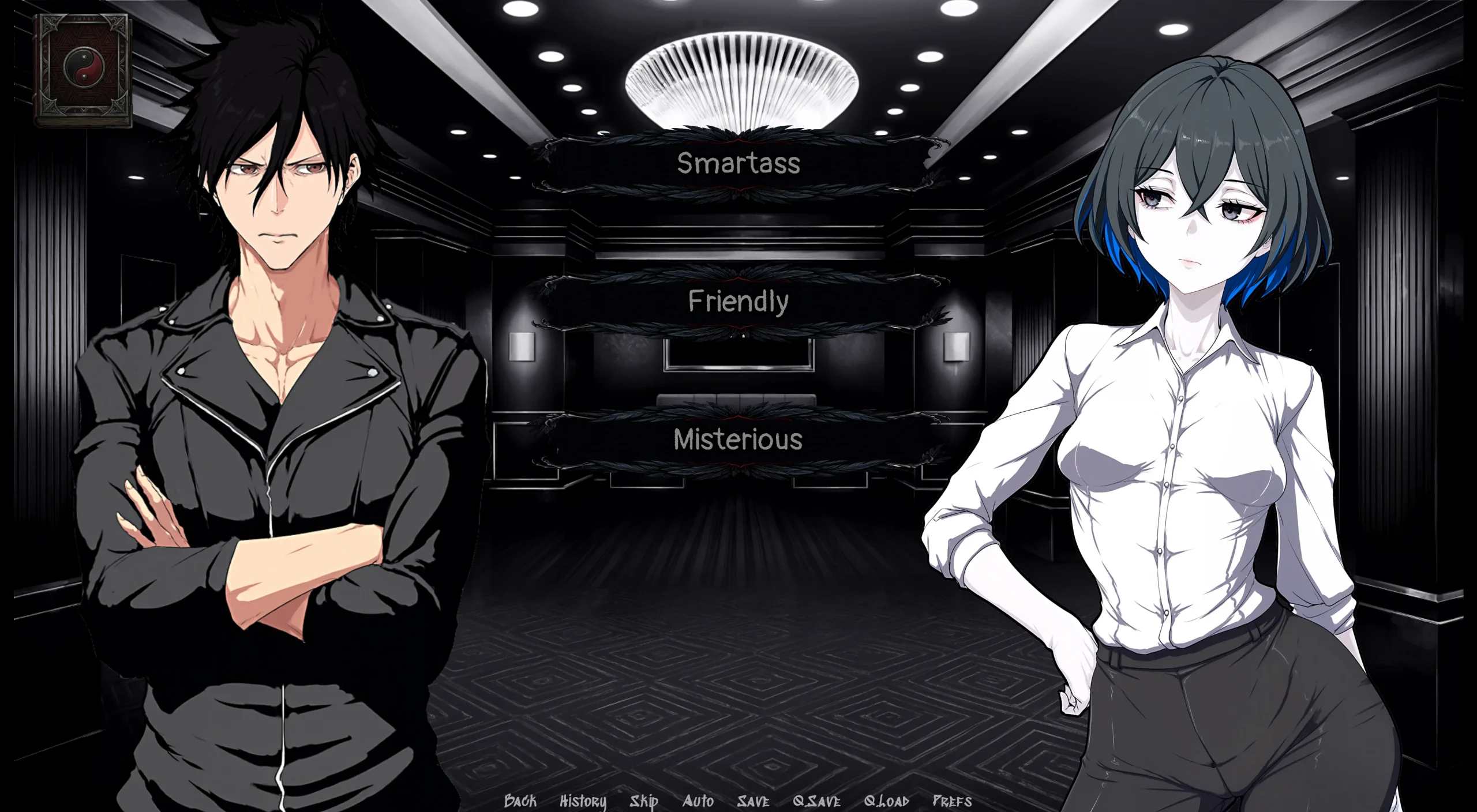
Task: Open the yin-yang book icon
Action: (x=83, y=70)
